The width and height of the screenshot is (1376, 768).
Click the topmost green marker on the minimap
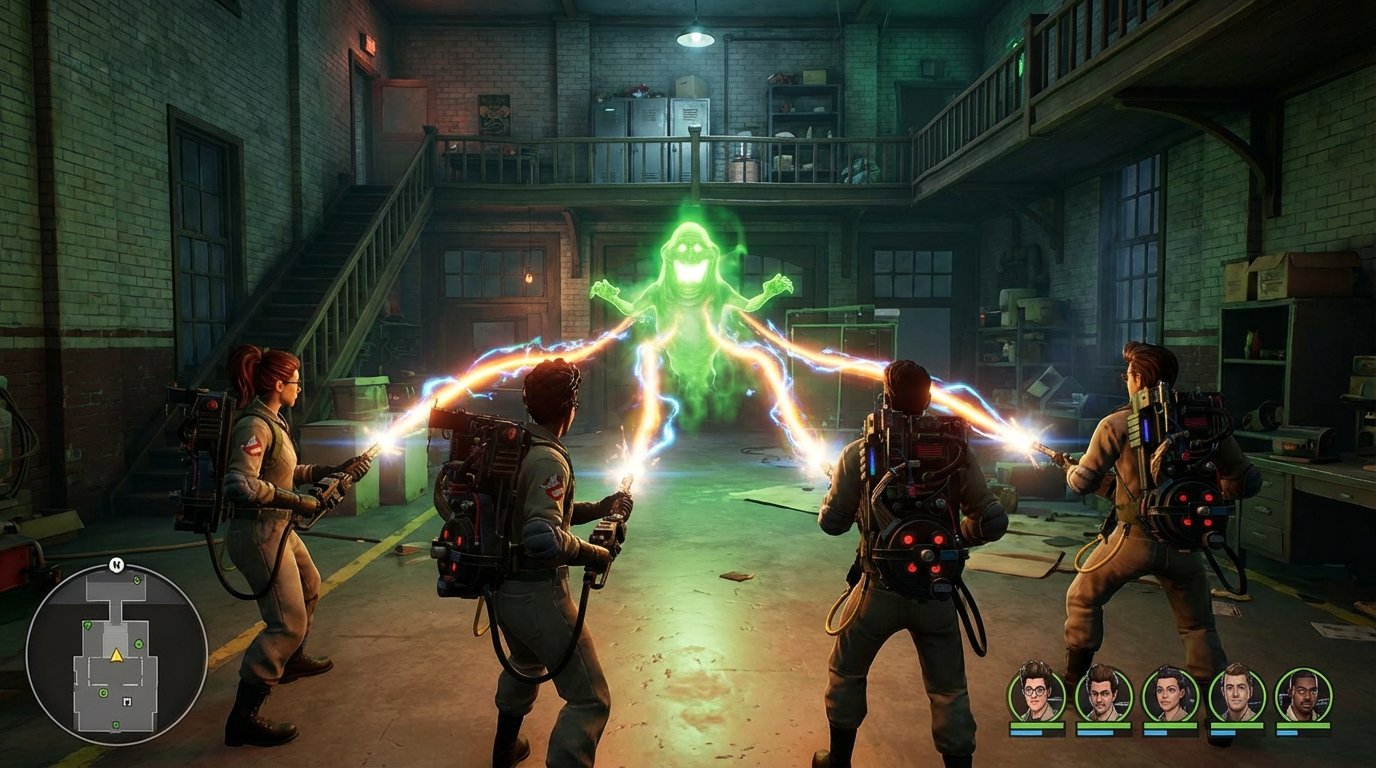137,579
